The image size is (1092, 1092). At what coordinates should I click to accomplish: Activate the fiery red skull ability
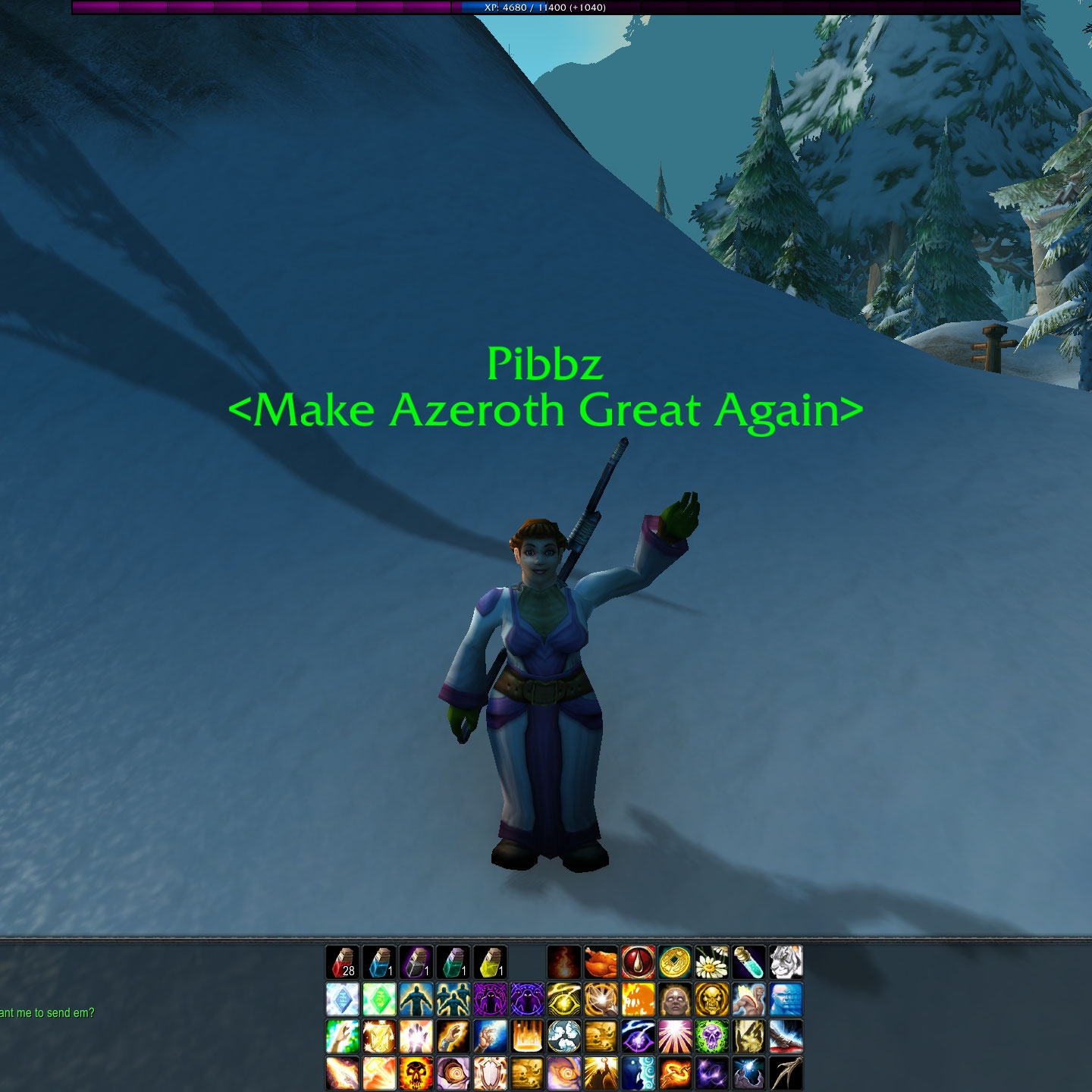click(x=416, y=1074)
